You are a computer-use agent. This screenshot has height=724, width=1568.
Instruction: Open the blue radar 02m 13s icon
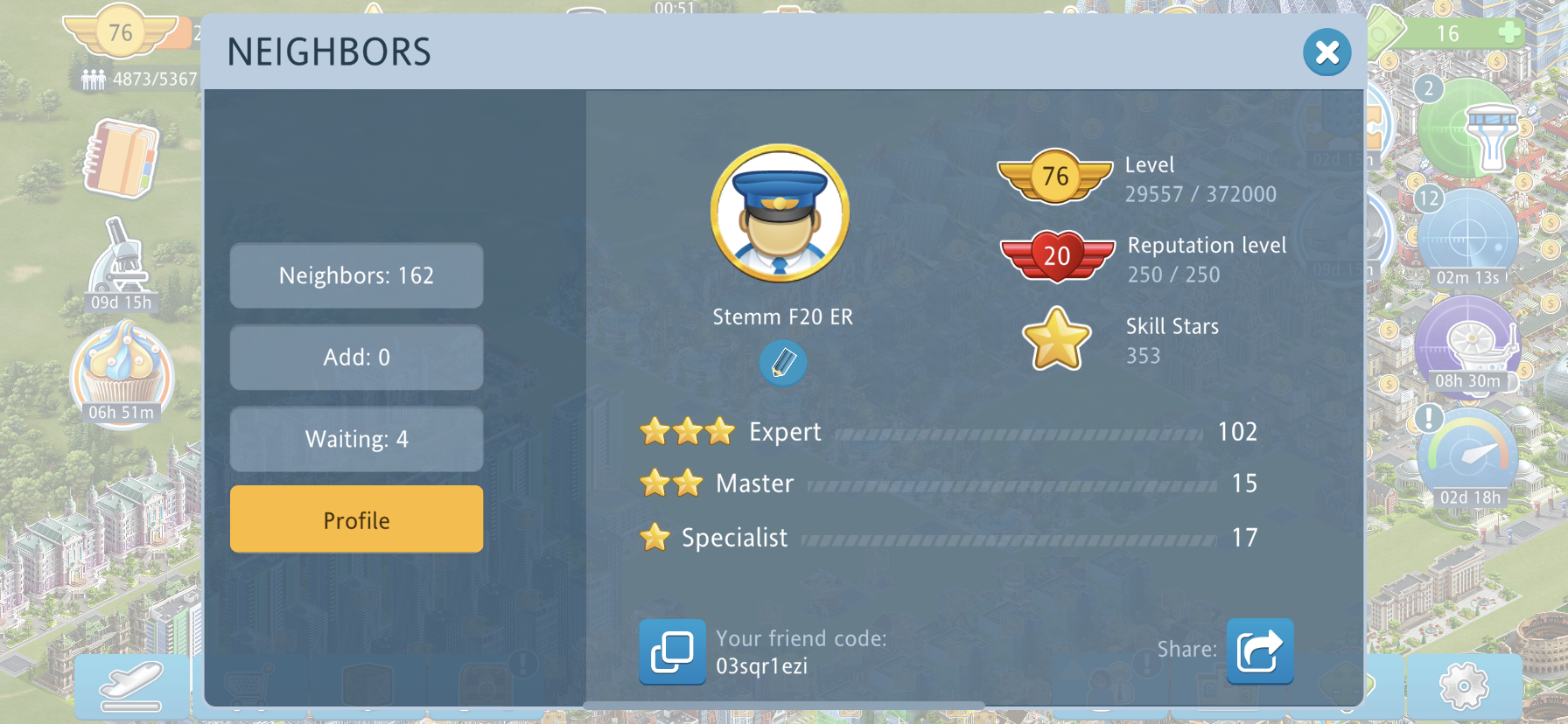coord(1467,236)
